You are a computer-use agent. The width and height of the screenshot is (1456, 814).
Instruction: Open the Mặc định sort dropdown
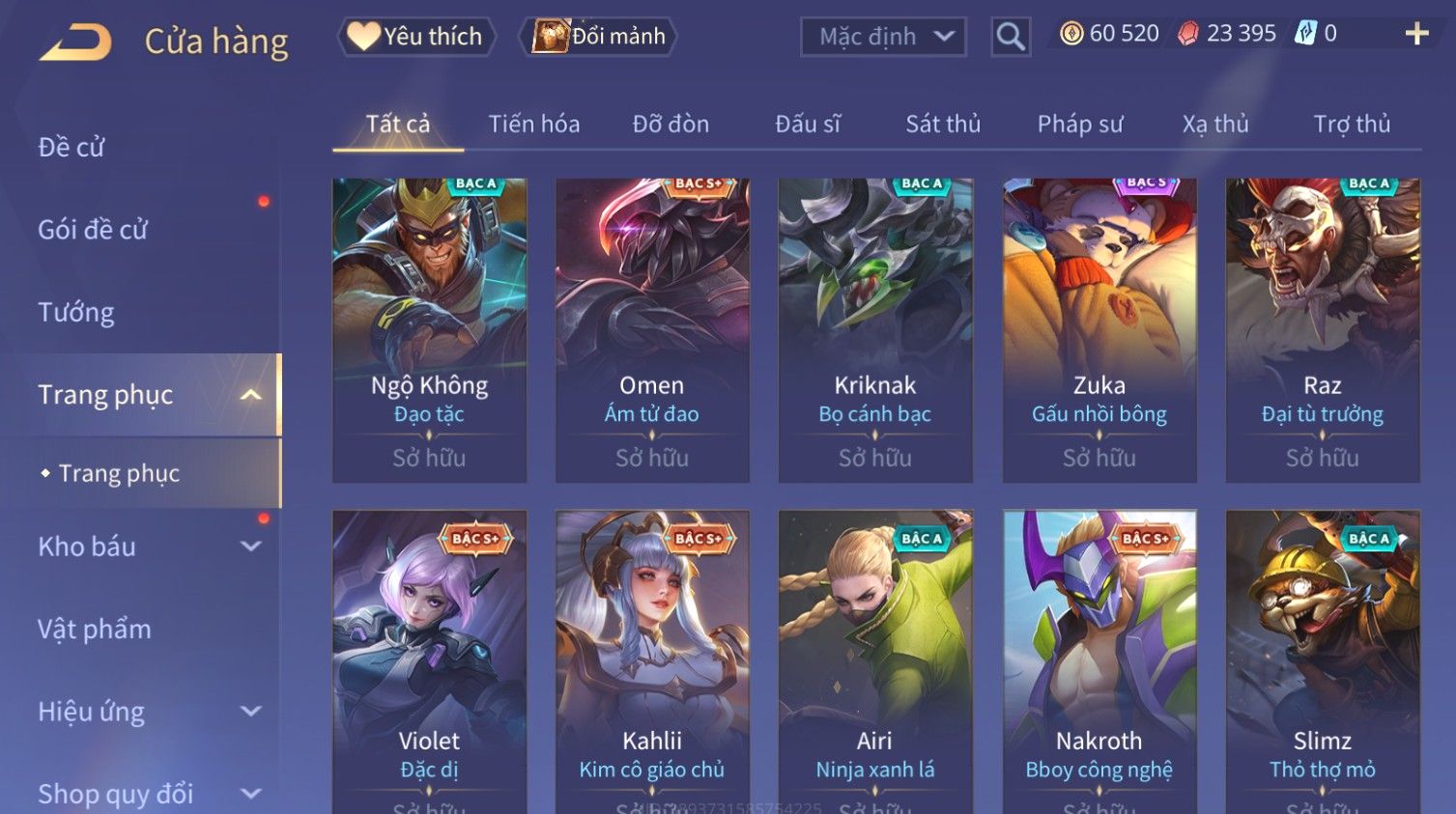pyautogui.click(x=883, y=37)
